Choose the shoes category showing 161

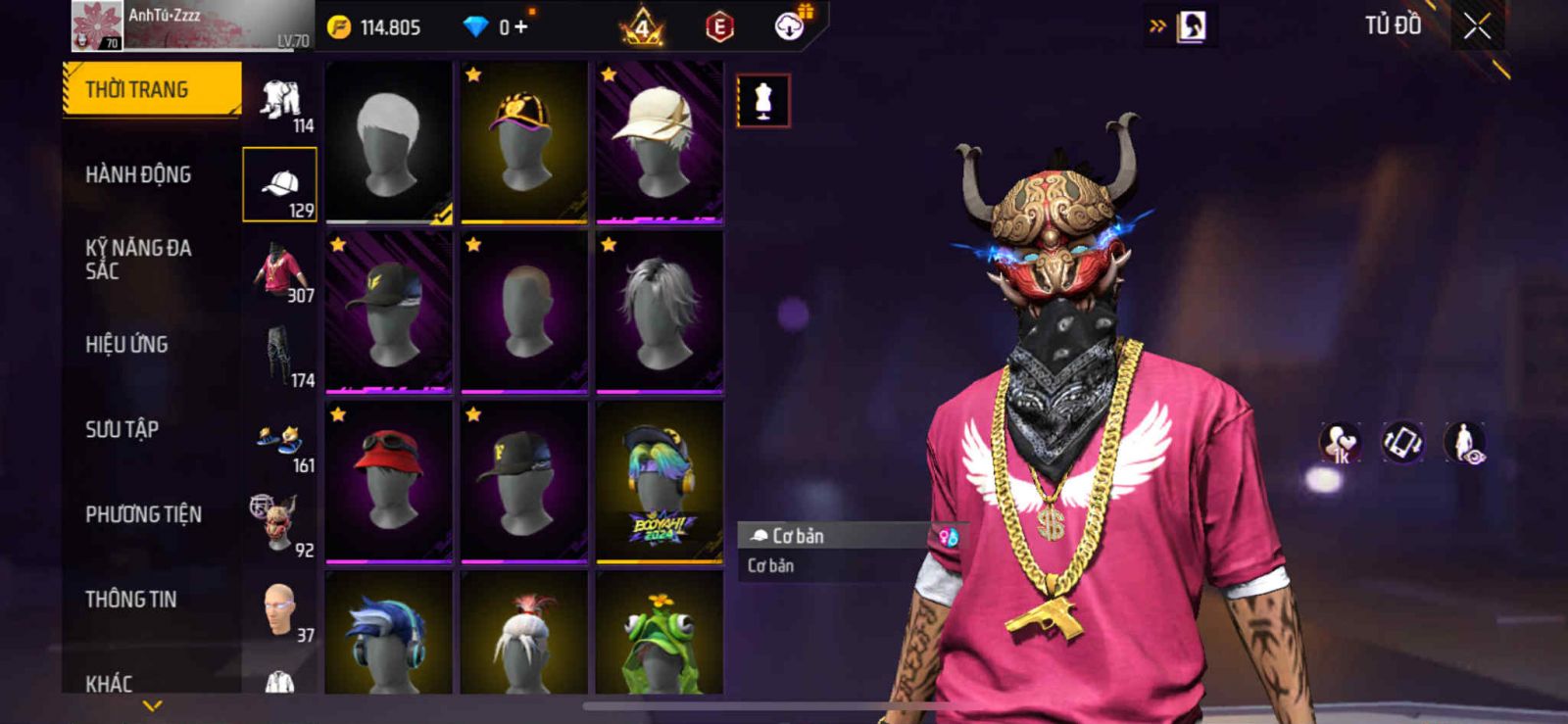pos(280,442)
